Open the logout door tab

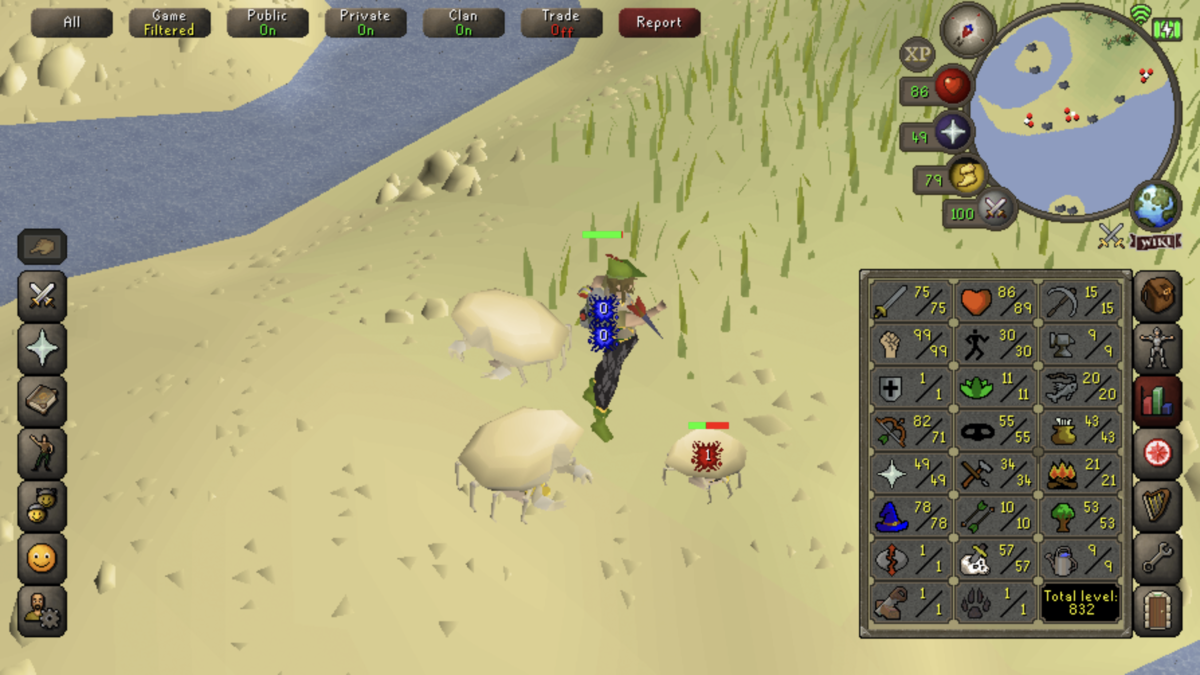tap(1157, 610)
